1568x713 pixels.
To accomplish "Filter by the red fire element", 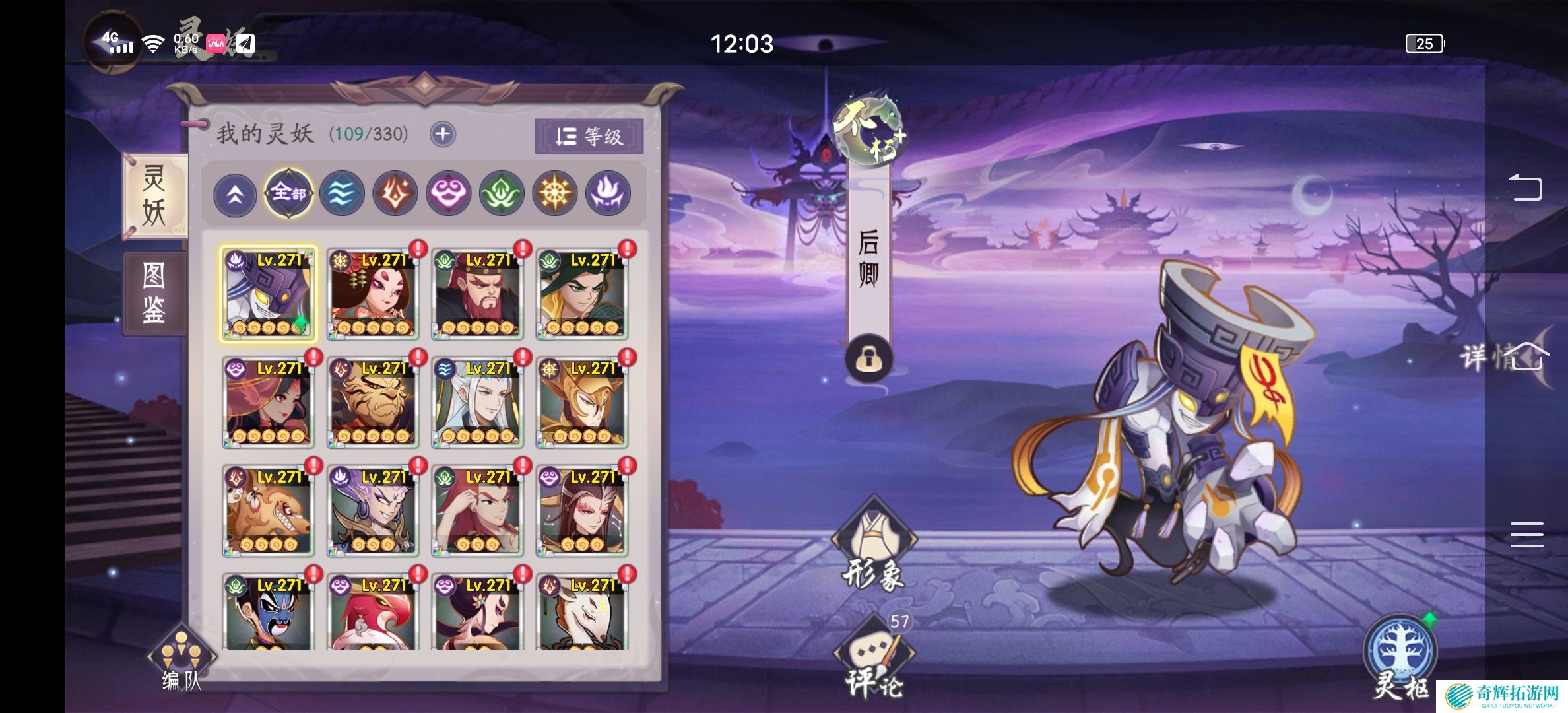I will pyautogui.click(x=395, y=193).
